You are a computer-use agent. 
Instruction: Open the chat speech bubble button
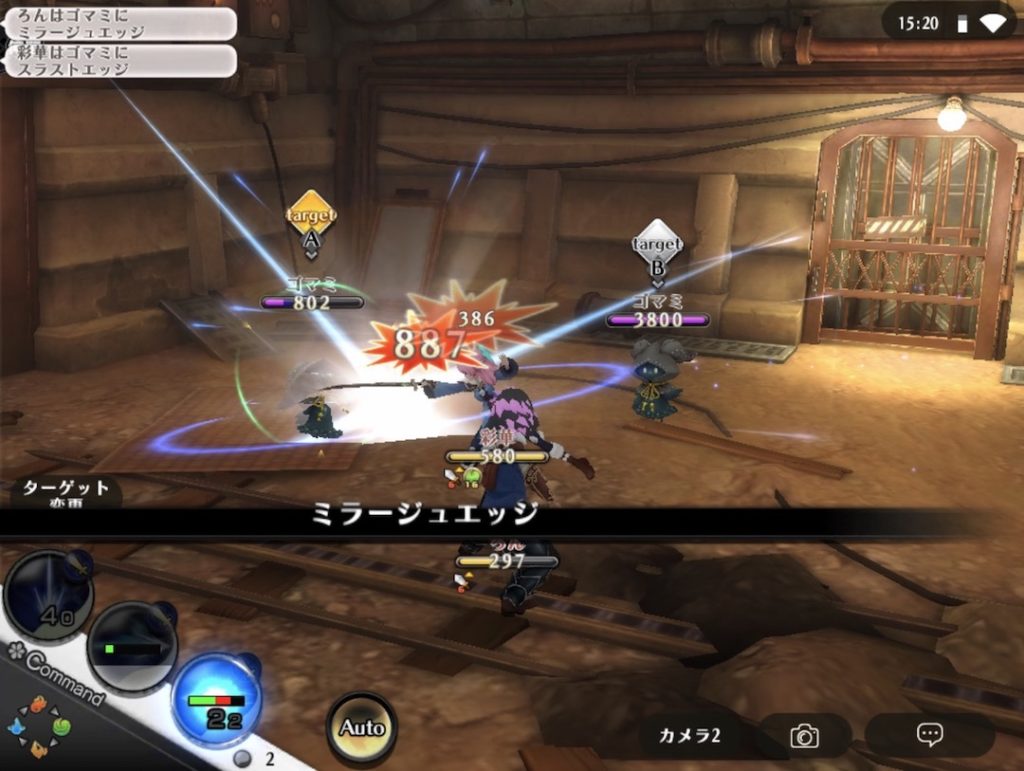(929, 734)
